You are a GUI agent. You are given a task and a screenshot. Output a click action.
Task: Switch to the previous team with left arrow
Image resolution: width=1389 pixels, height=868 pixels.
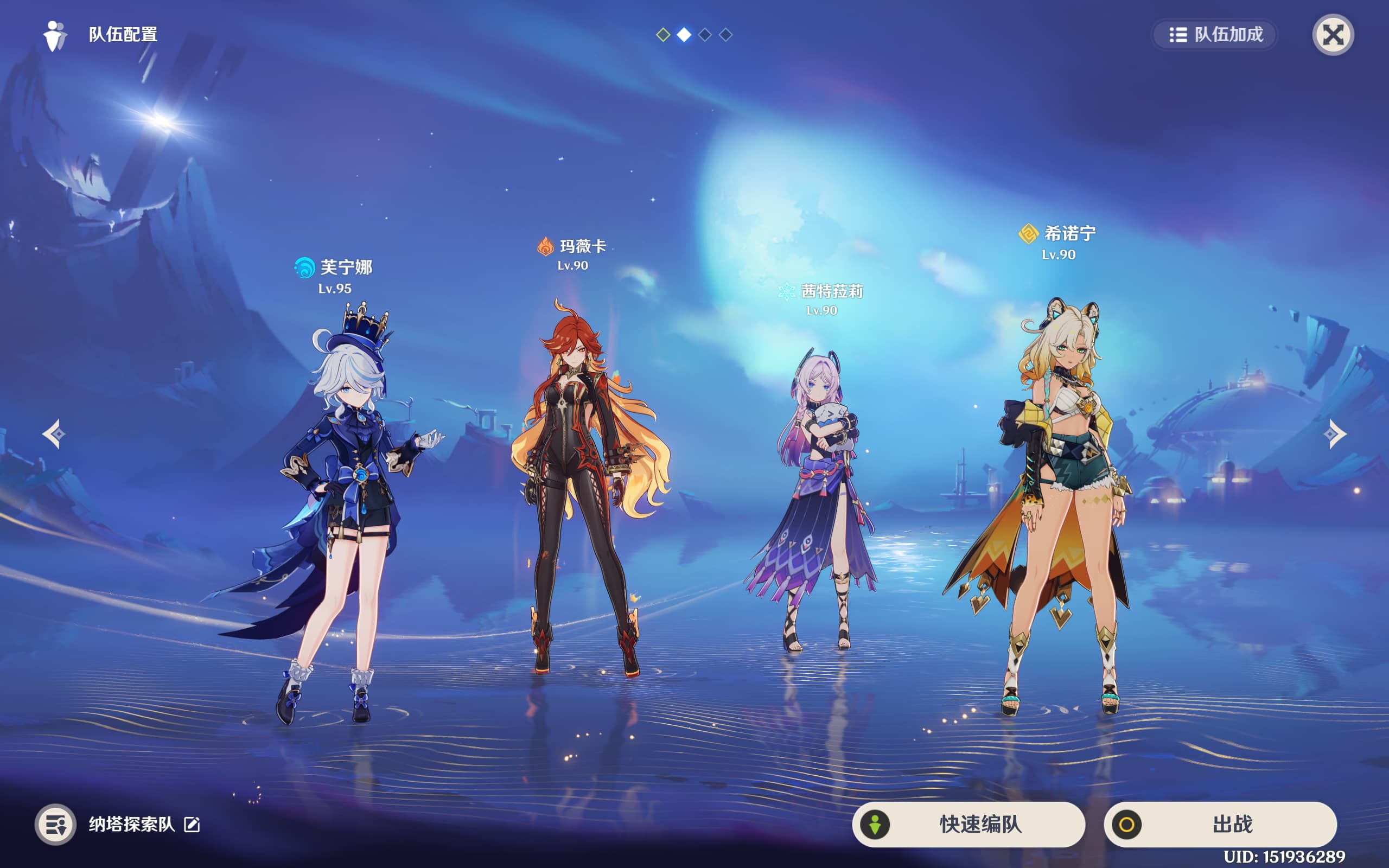(x=54, y=434)
